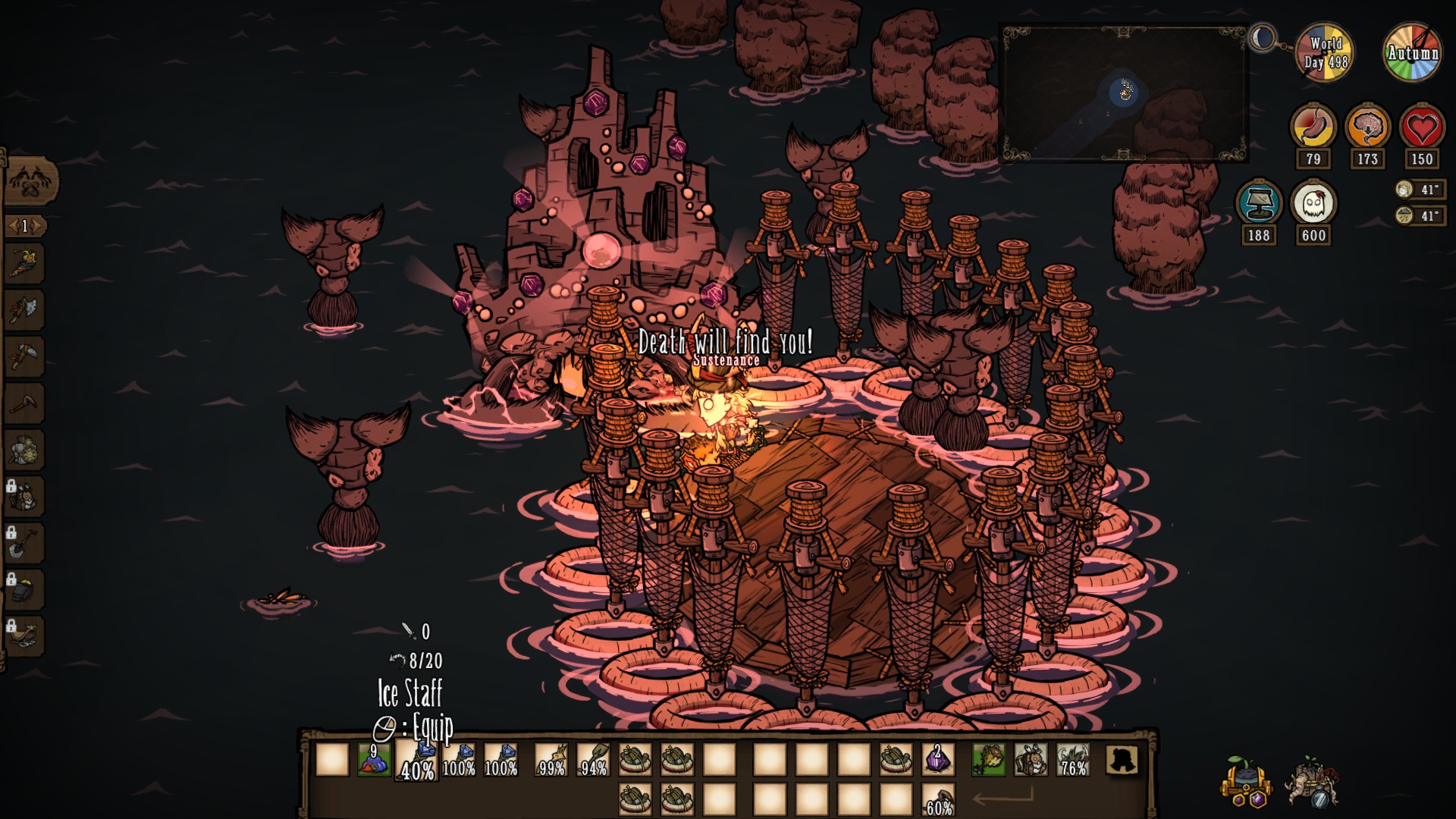
Task: Click the 76% equipped head slot
Action: click(1073, 759)
